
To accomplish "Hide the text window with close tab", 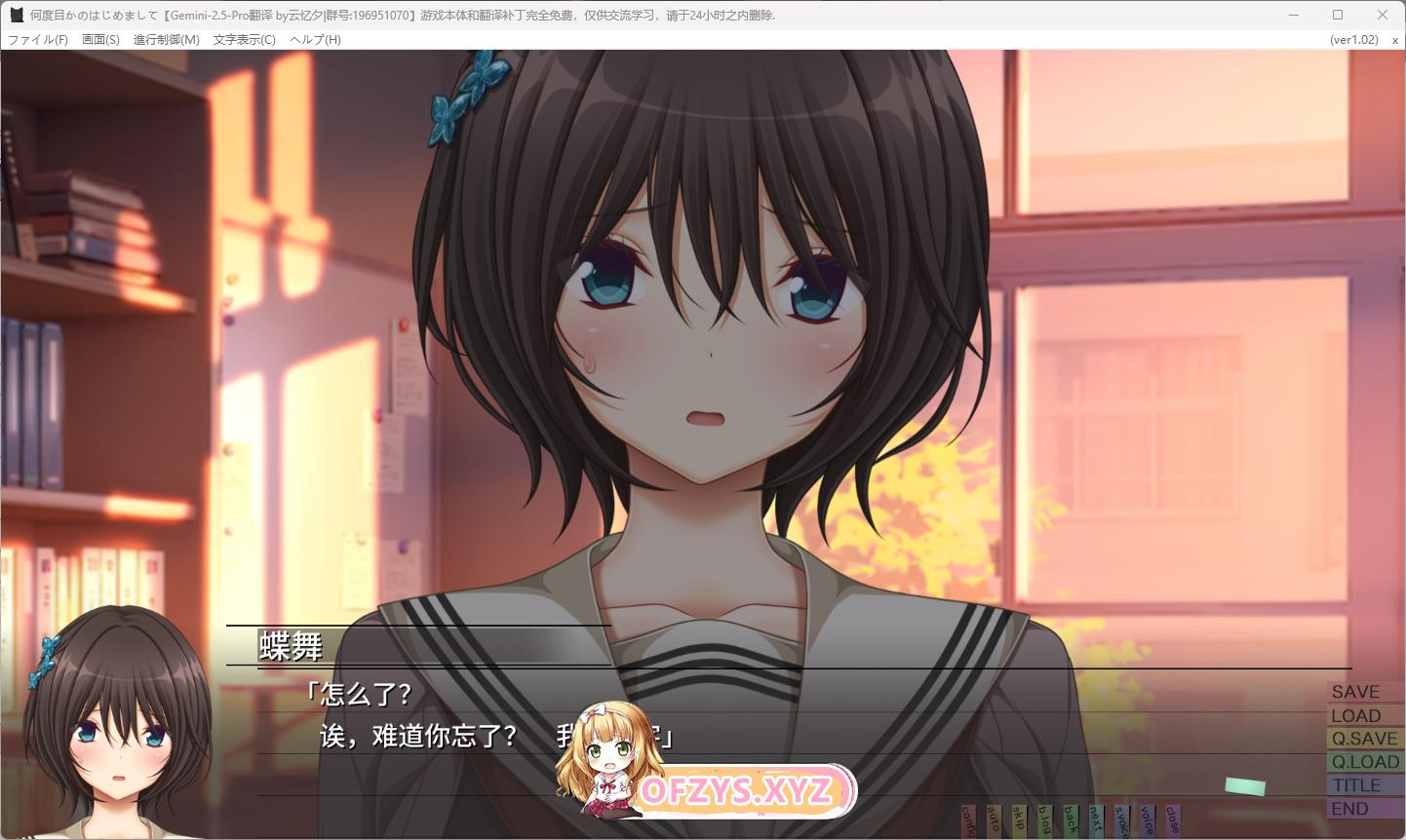I will click(x=1172, y=821).
